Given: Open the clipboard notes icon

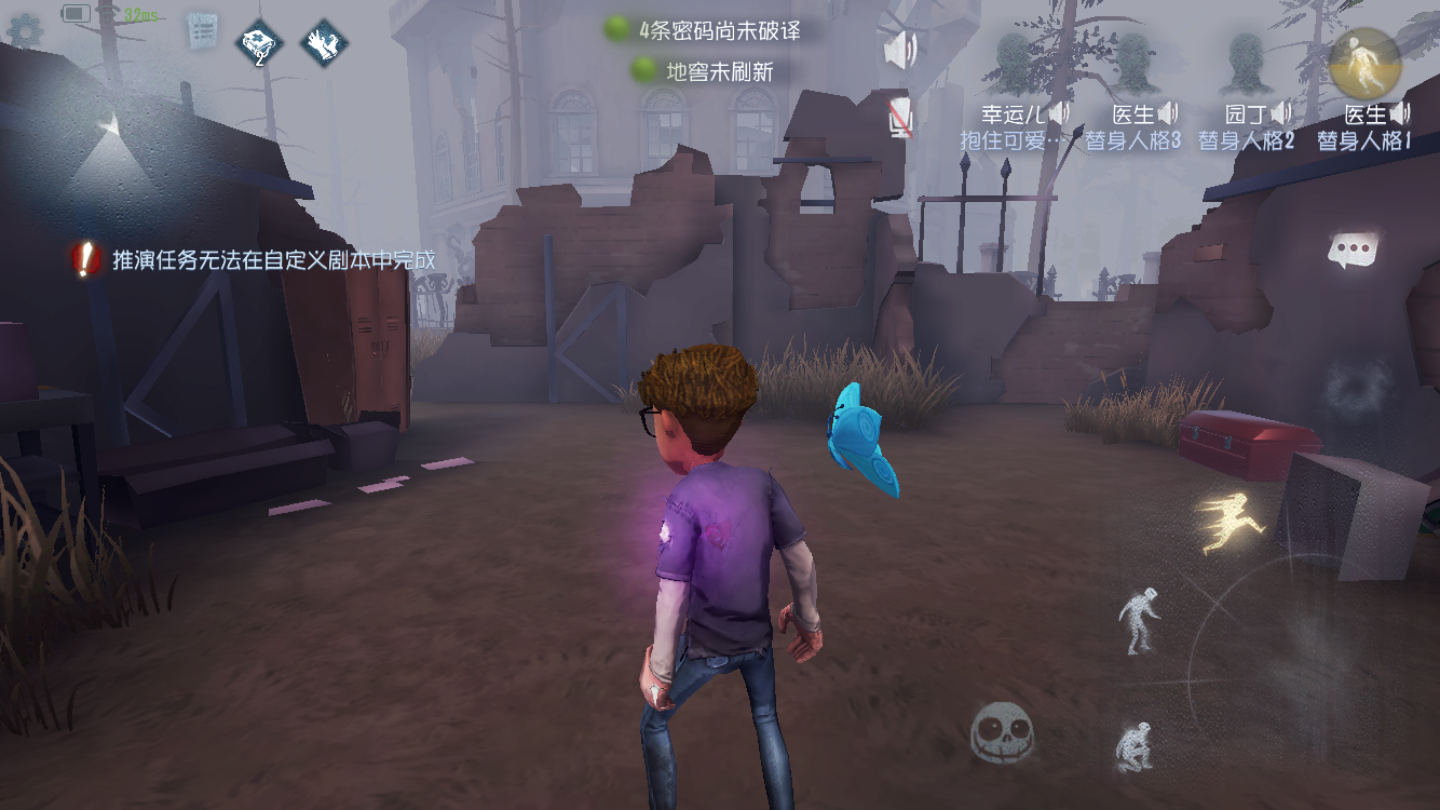Looking at the screenshot, I should tap(203, 33).
